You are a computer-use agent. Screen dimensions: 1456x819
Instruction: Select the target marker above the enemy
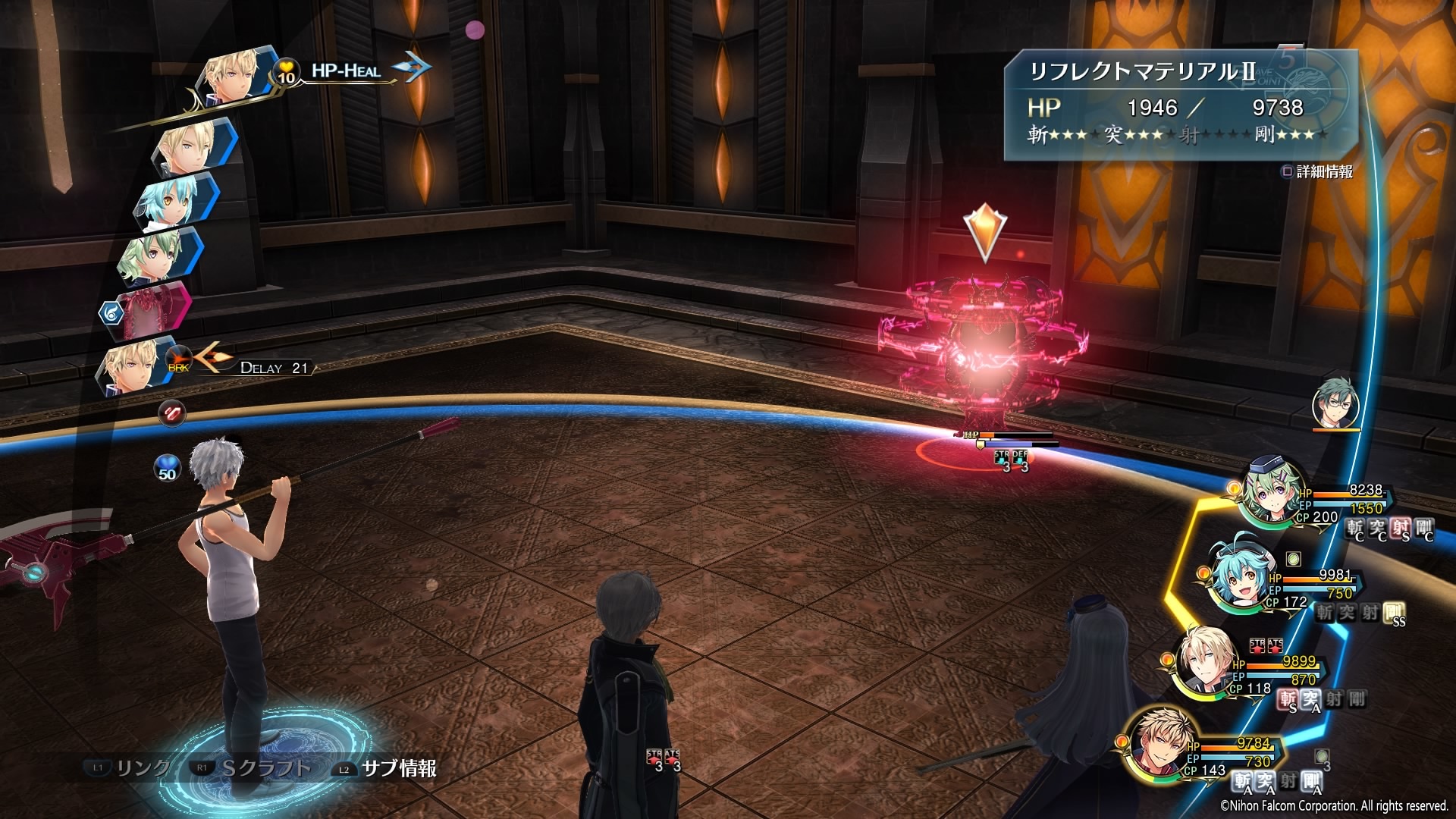pos(984,231)
